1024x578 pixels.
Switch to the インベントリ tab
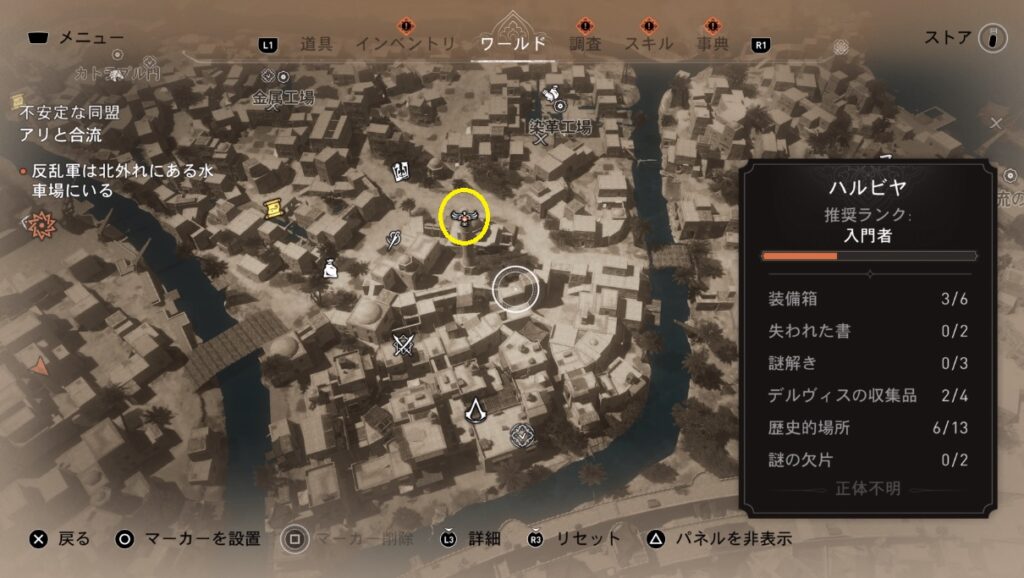pyautogui.click(x=406, y=44)
